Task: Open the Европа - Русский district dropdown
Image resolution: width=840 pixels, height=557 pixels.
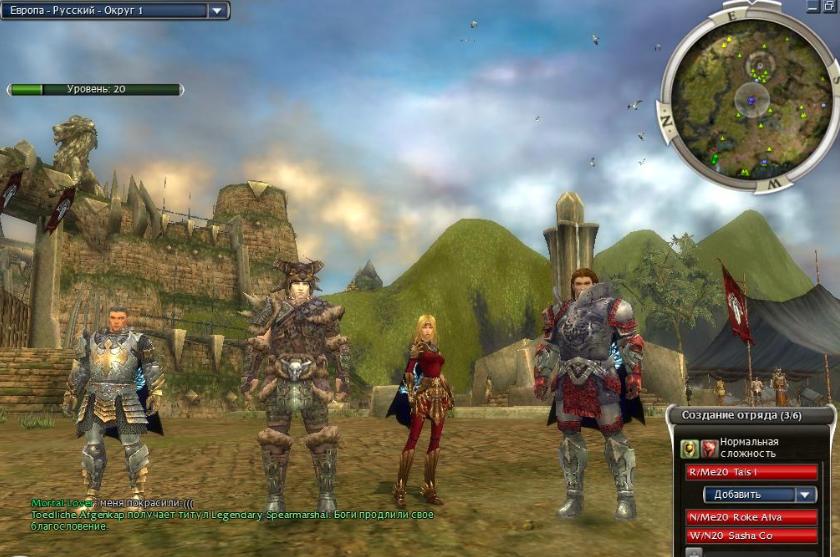Action: (x=218, y=11)
